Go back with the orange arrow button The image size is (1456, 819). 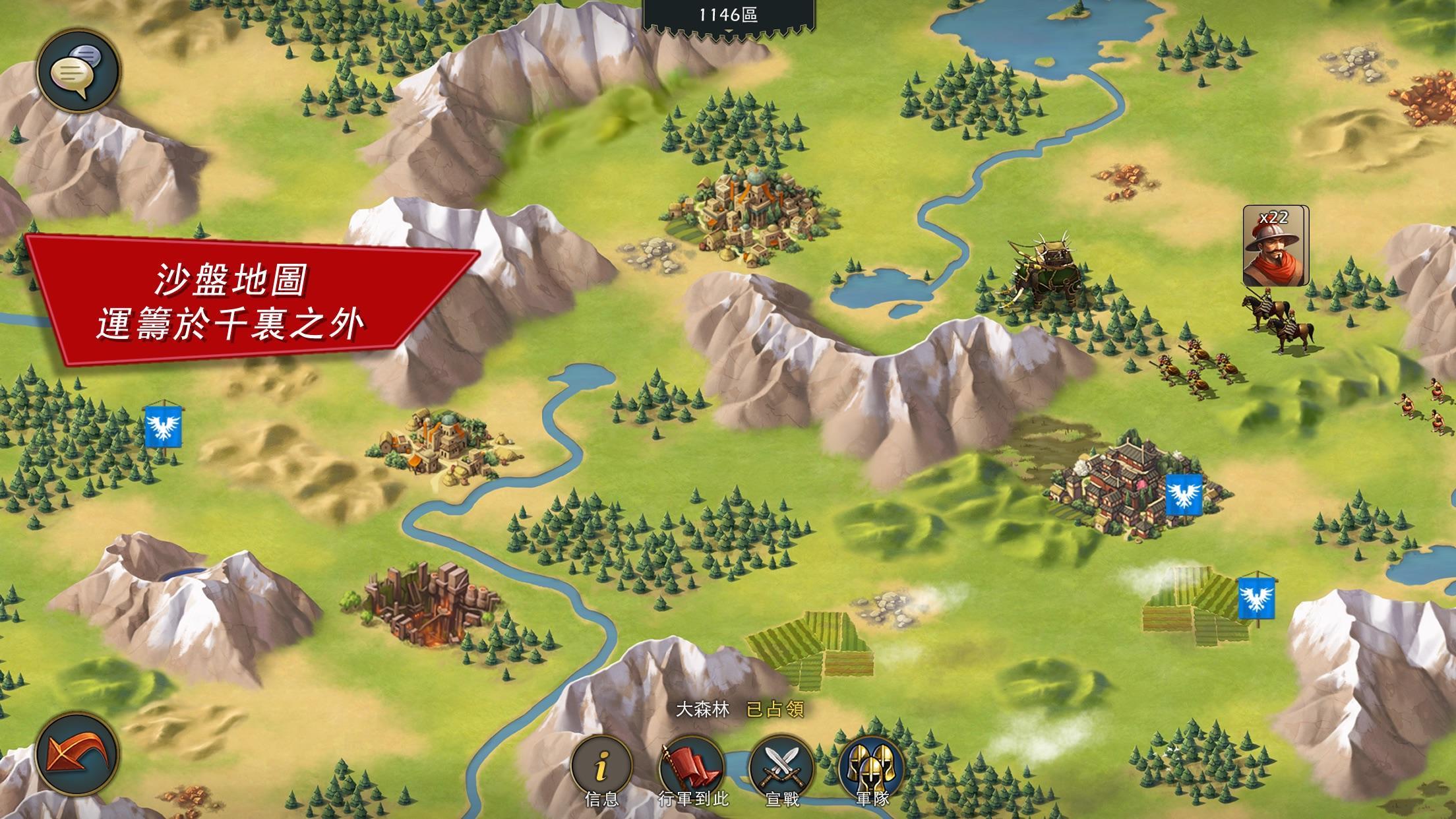pyautogui.click(x=77, y=753)
